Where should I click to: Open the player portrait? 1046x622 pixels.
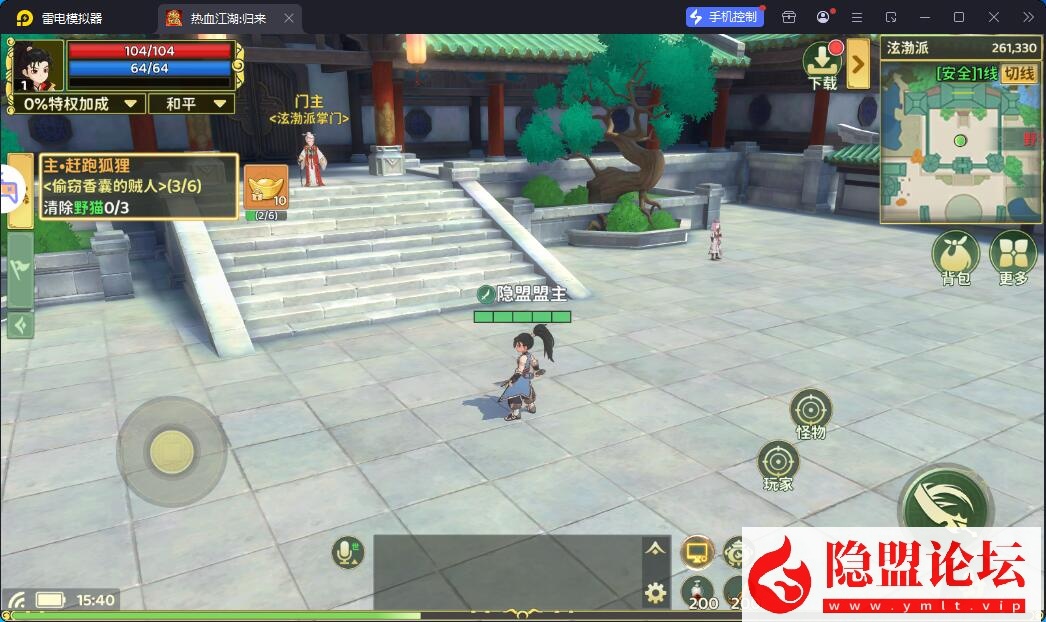coord(36,66)
